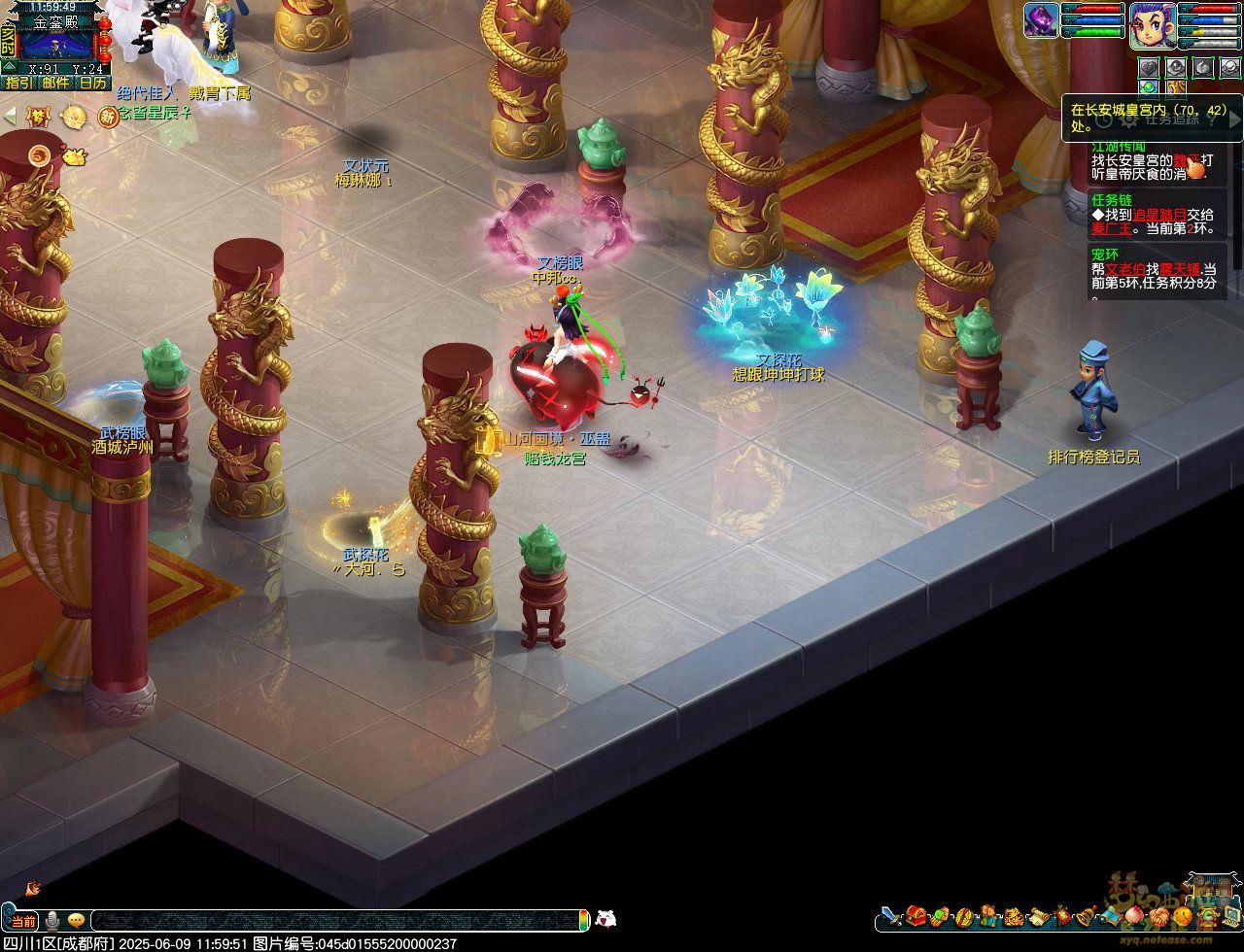
Task: Collapse the icon row with left arrow
Action: [x=10, y=117]
